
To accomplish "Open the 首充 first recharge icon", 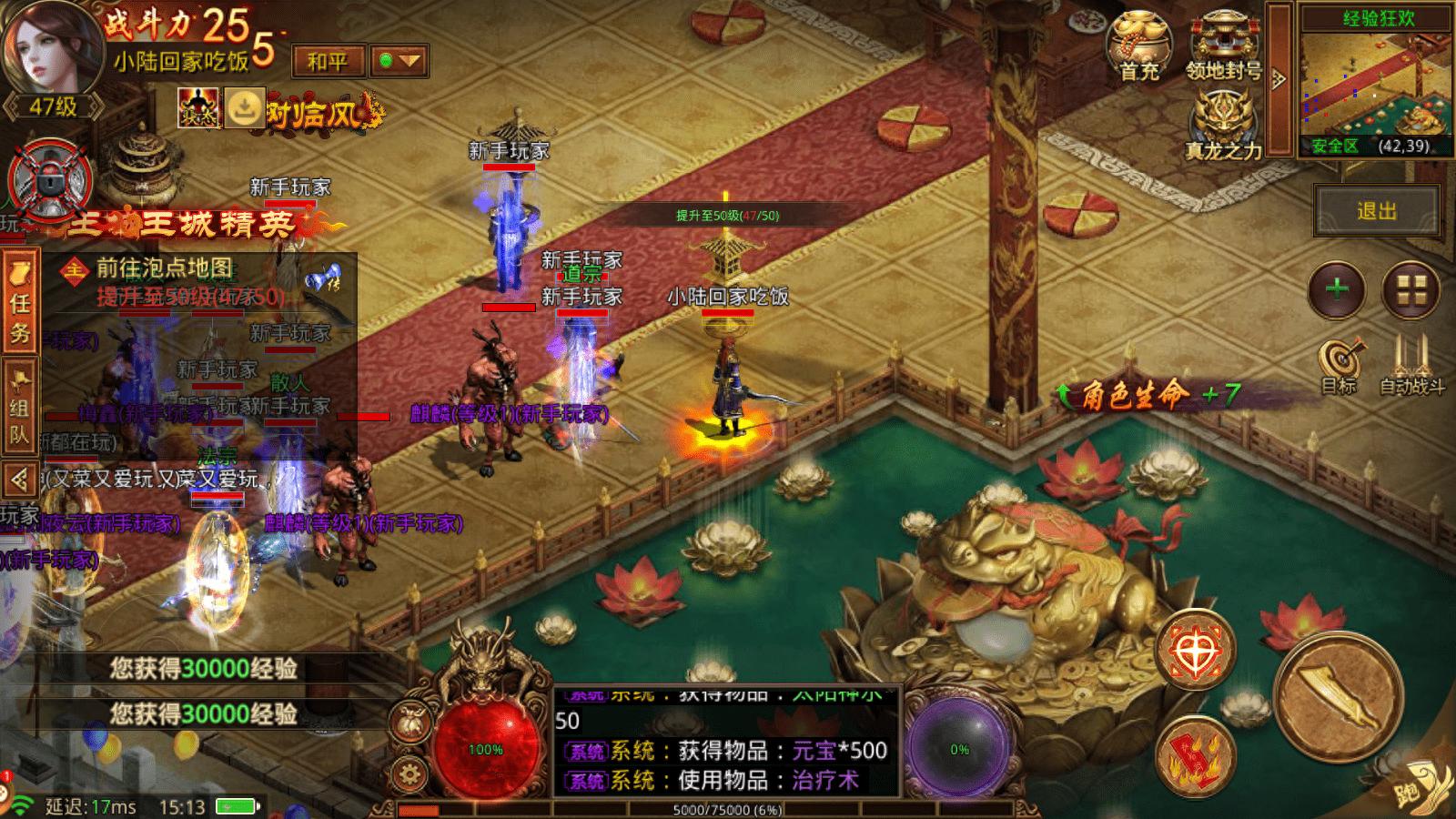I will (1140, 45).
